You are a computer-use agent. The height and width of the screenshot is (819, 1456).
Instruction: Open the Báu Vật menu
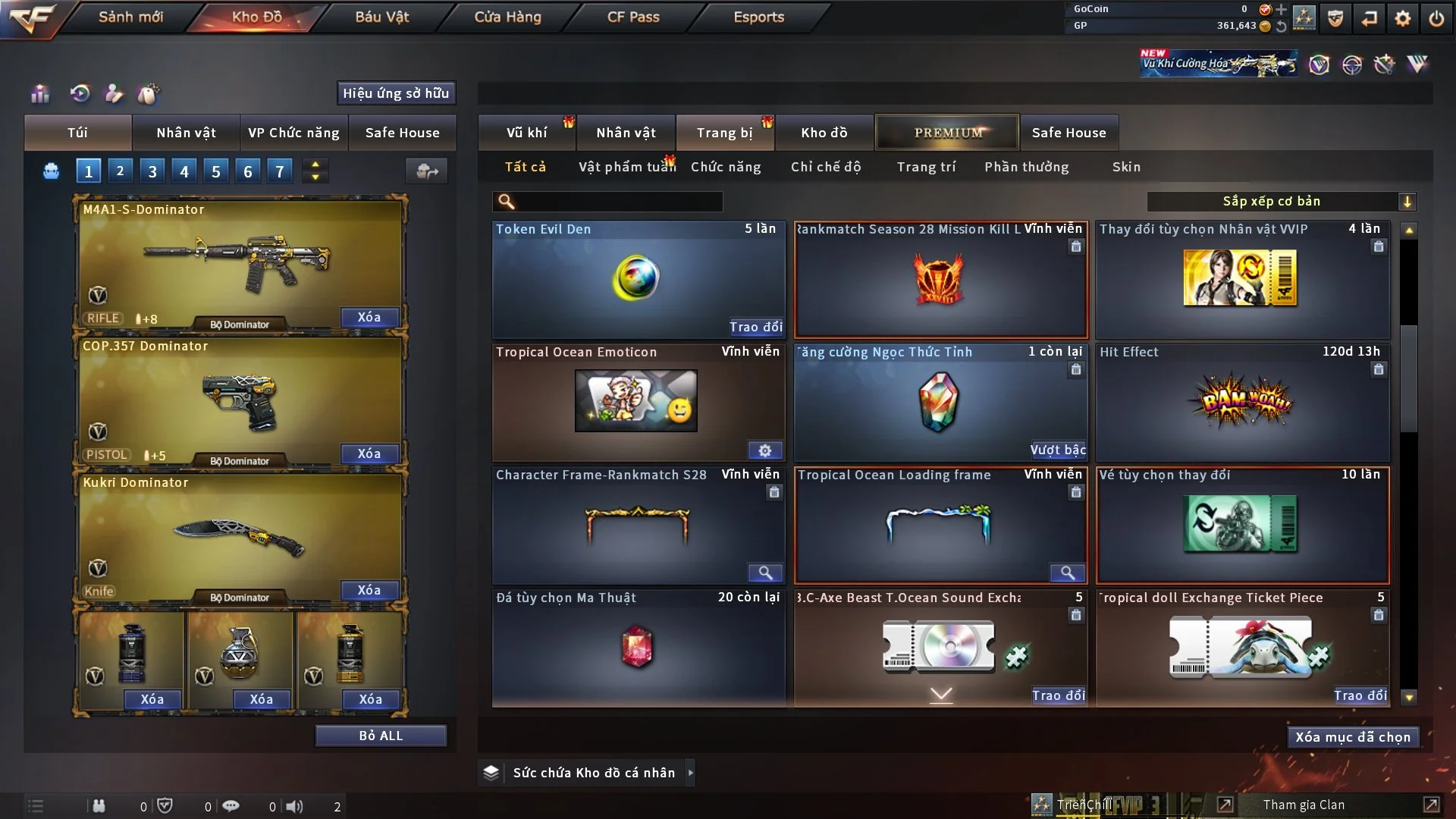(381, 17)
